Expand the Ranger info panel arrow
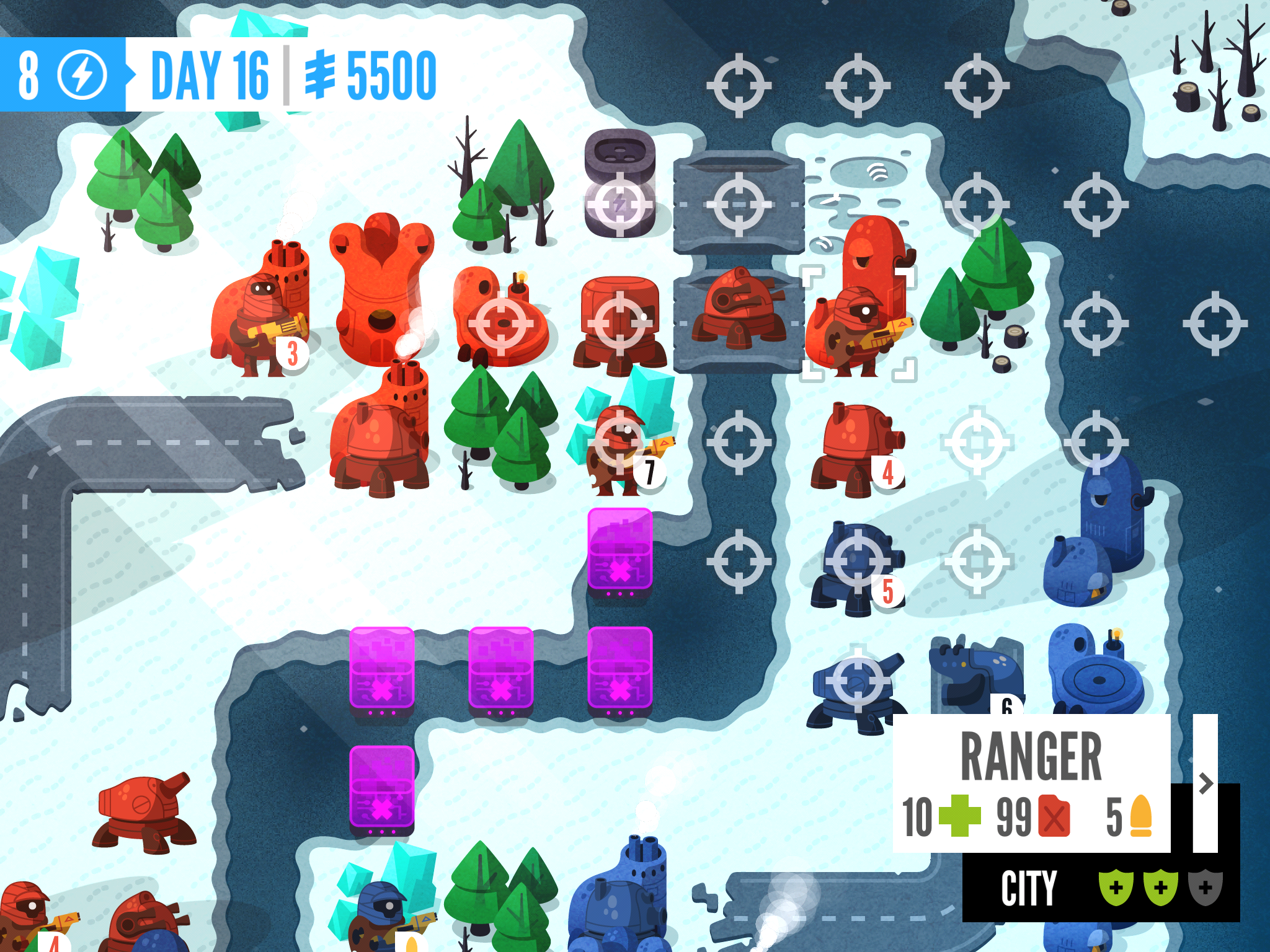This screenshot has height=952, width=1270. point(1206,783)
